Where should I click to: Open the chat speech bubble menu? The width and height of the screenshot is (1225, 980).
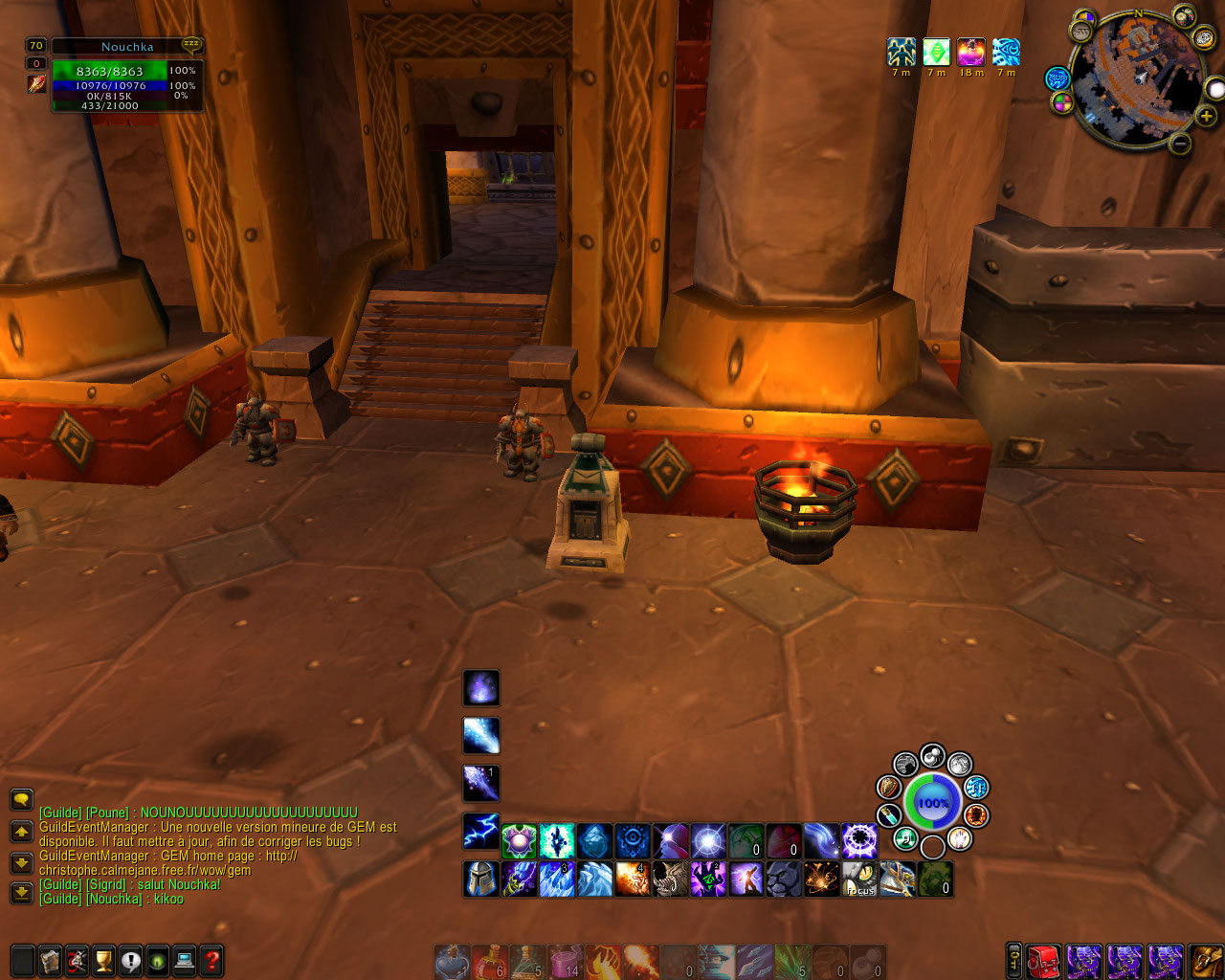tap(21, 800)
